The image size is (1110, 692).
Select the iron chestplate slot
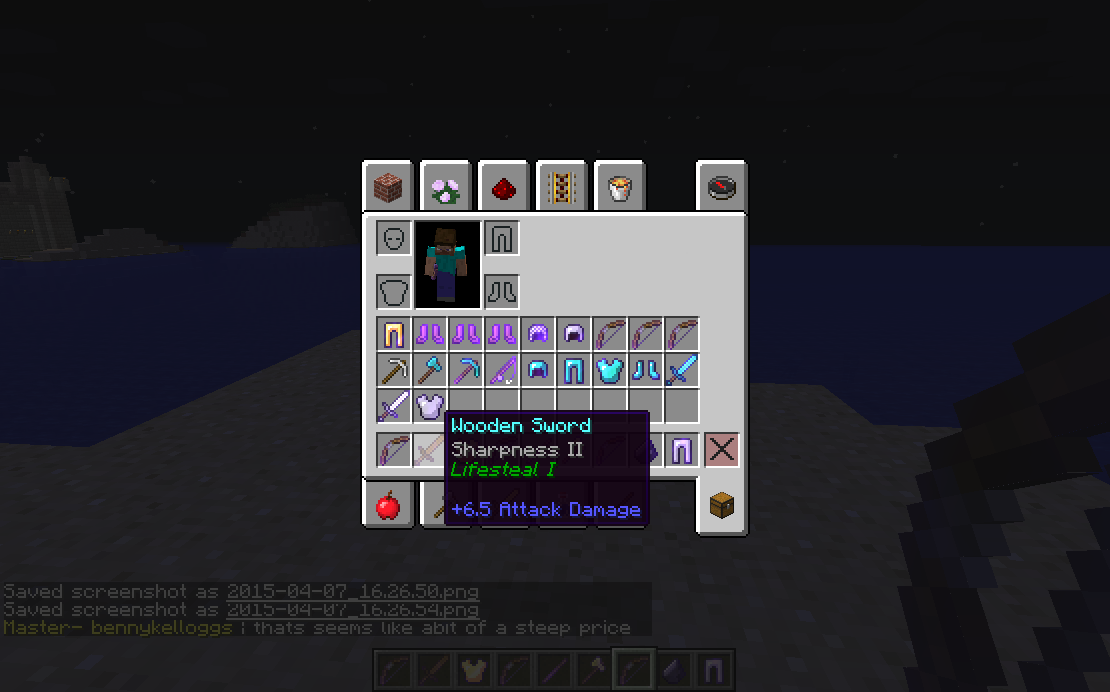point(430,406)
